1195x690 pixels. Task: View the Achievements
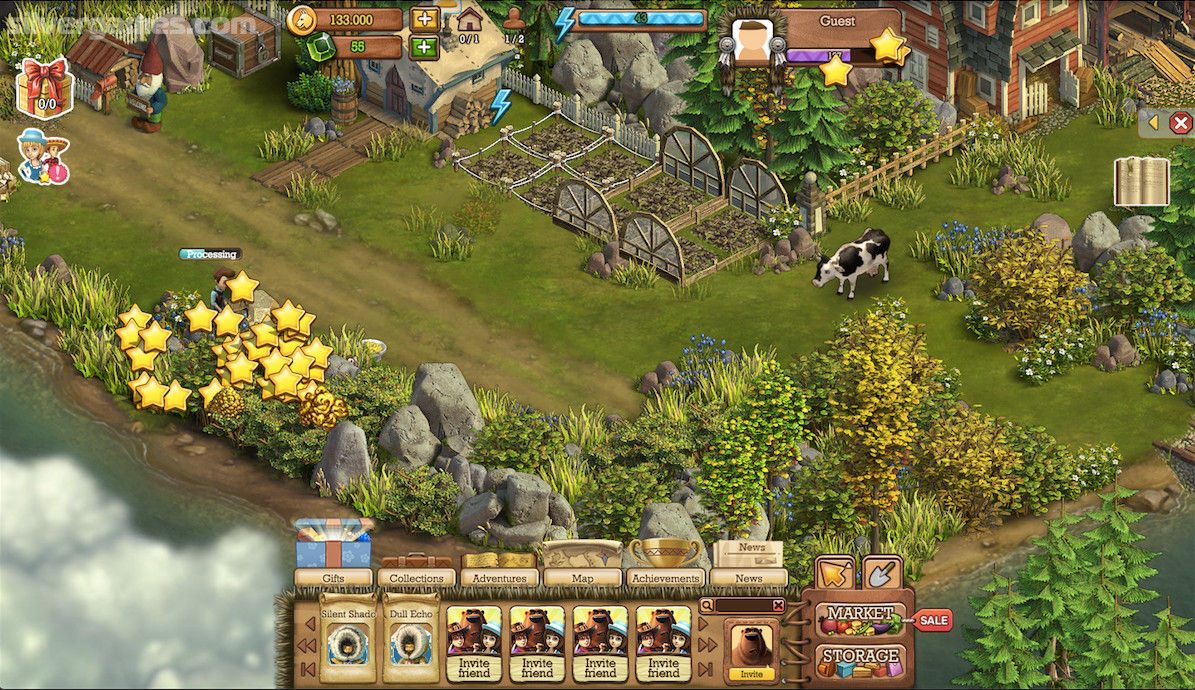click(665, 577)
